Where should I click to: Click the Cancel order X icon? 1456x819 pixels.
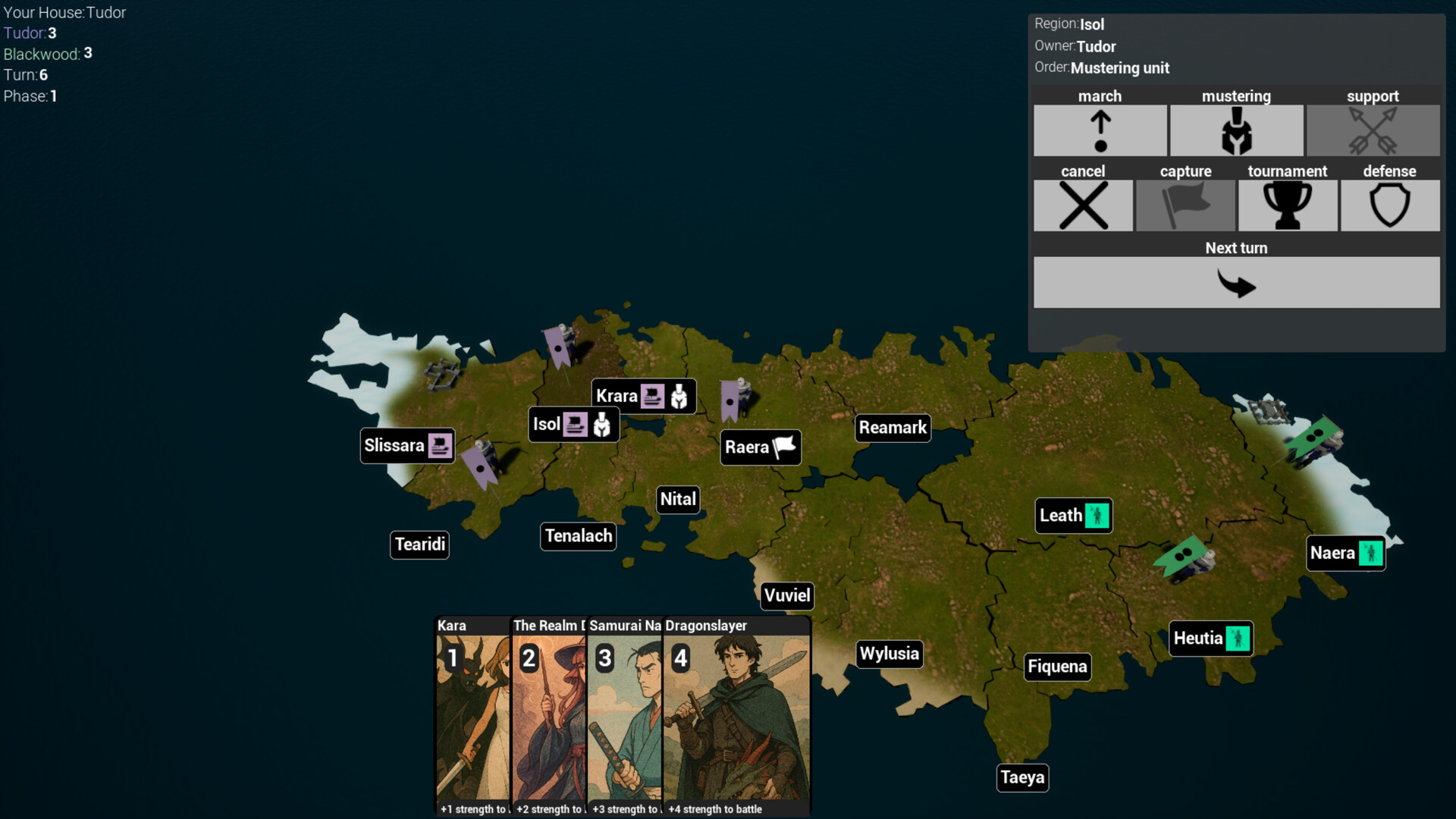pos(1083,206)
